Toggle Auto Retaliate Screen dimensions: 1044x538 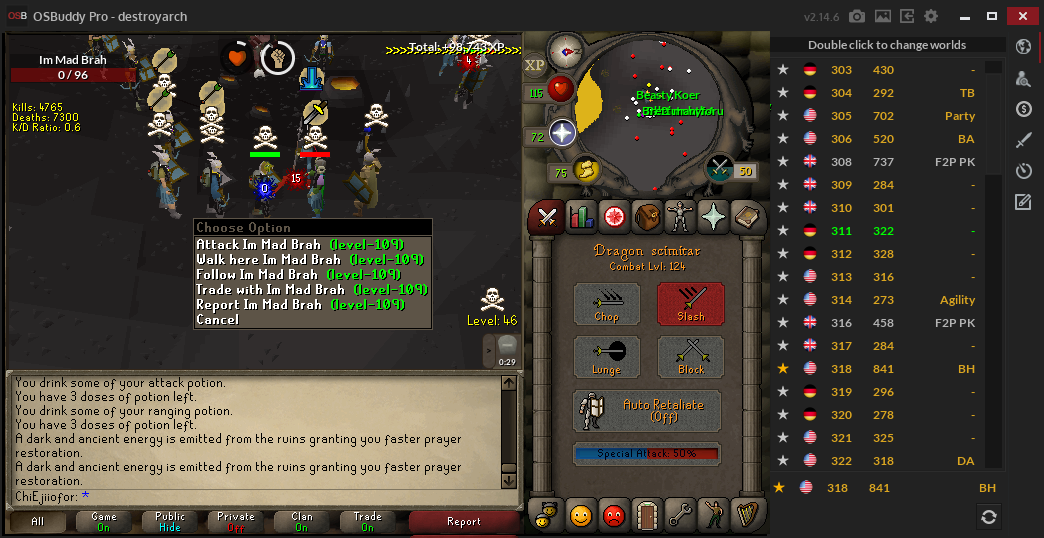(648, 410)
